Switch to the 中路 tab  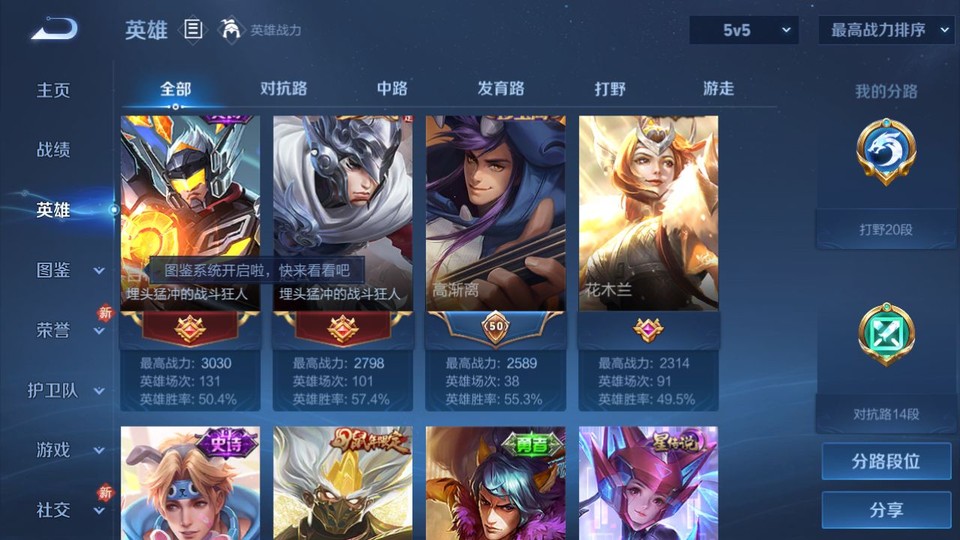[392, 88]
